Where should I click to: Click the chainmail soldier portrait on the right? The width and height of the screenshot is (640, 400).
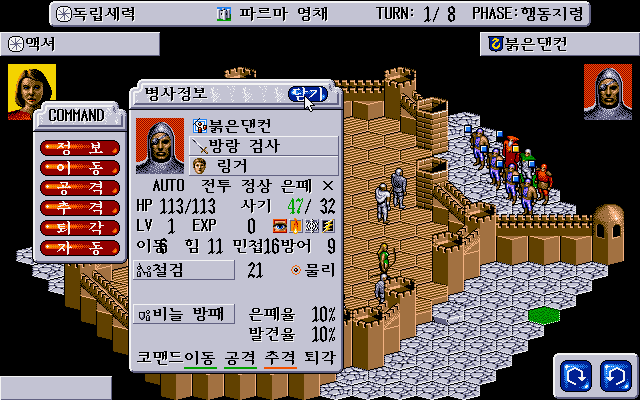tap(607, 92)
